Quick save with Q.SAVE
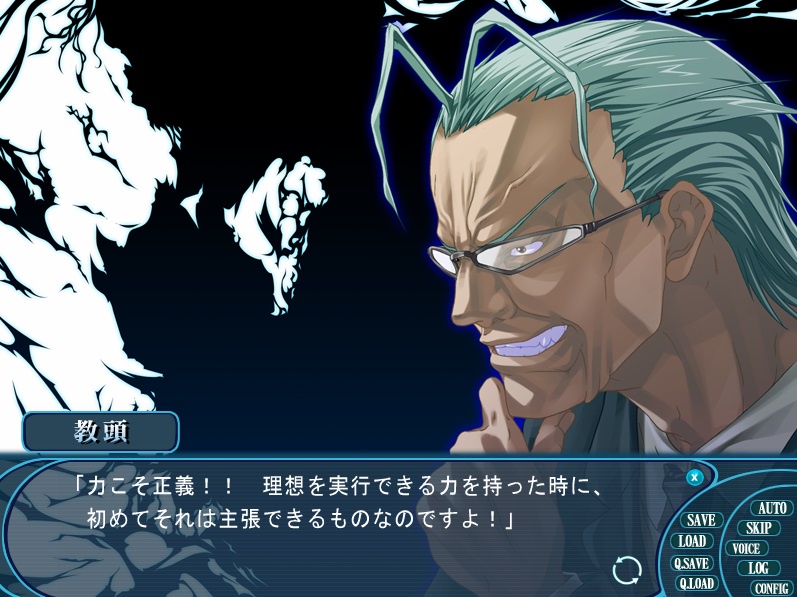The height and width of the screenshot is (597, 797). (691, 563)
